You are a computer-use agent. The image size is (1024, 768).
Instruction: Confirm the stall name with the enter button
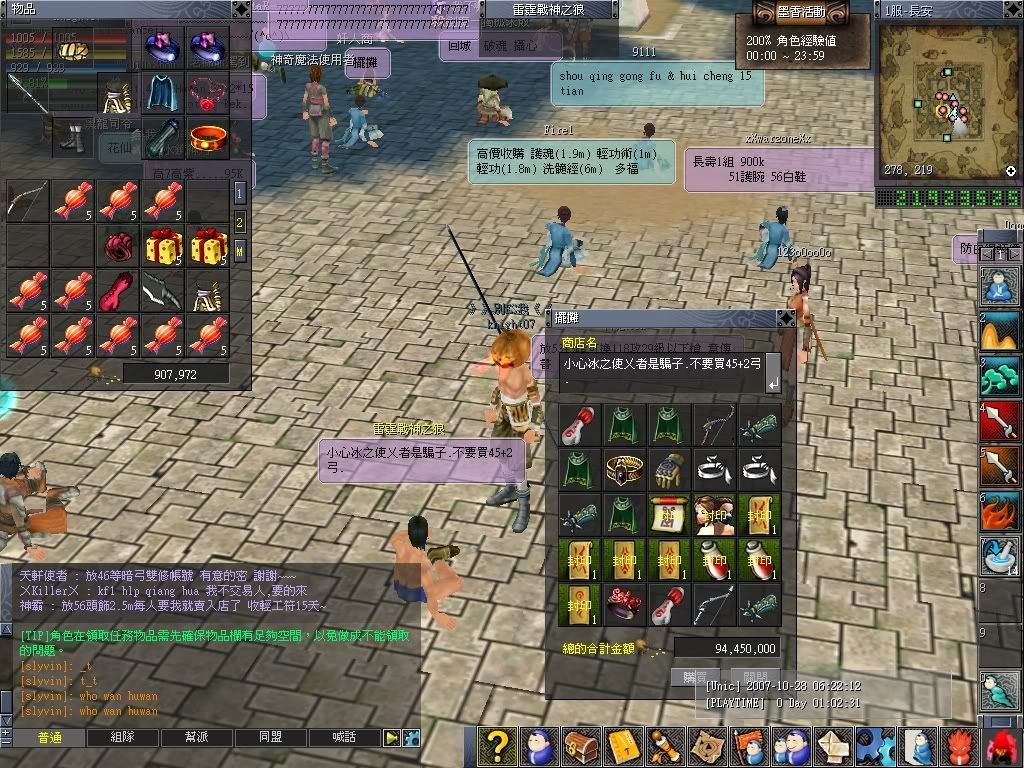pos(772,381)
